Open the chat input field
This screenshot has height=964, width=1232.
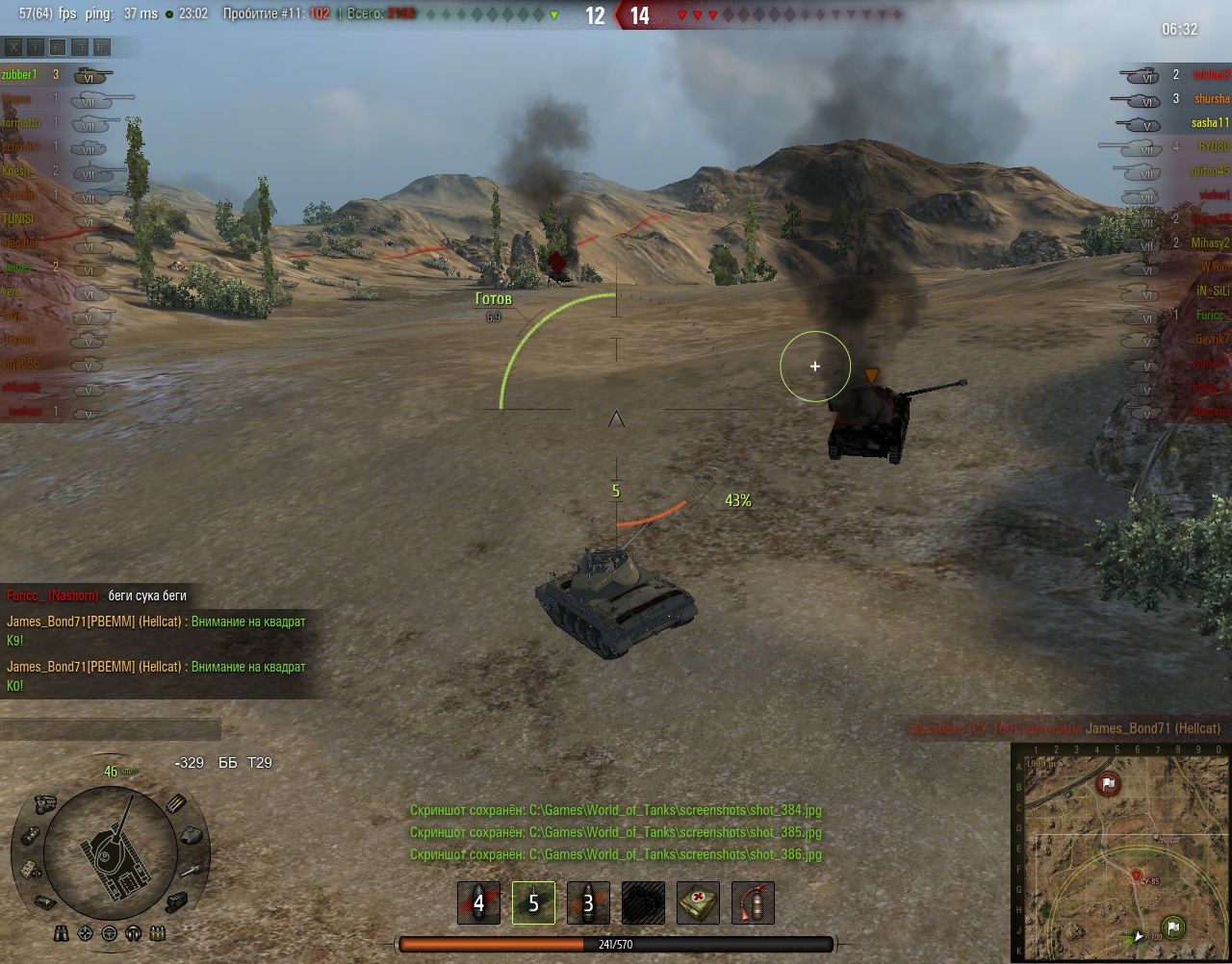pos(111,729)
